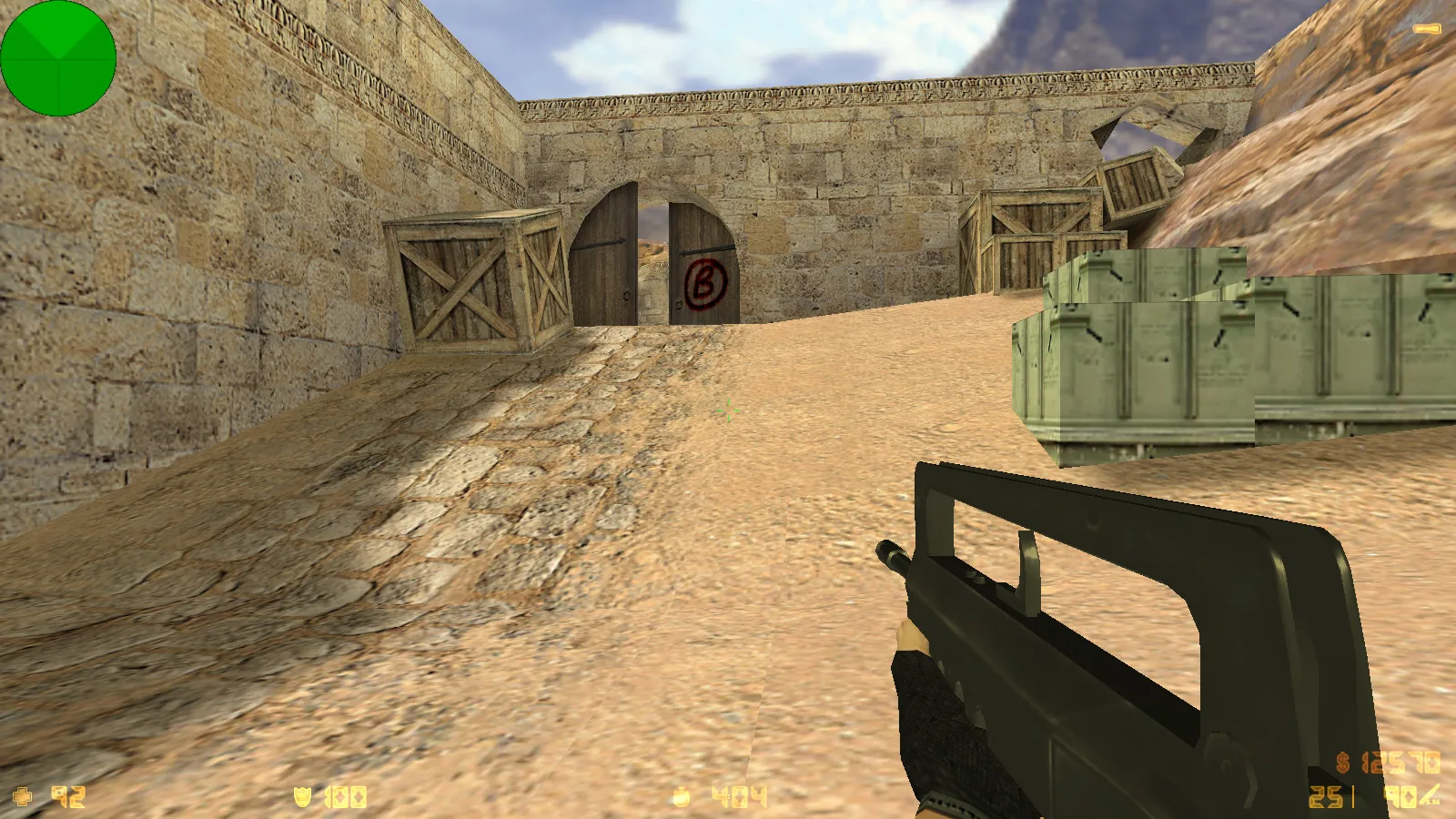
Task: Click the green radar circle
Action: (x=58, y=58)
